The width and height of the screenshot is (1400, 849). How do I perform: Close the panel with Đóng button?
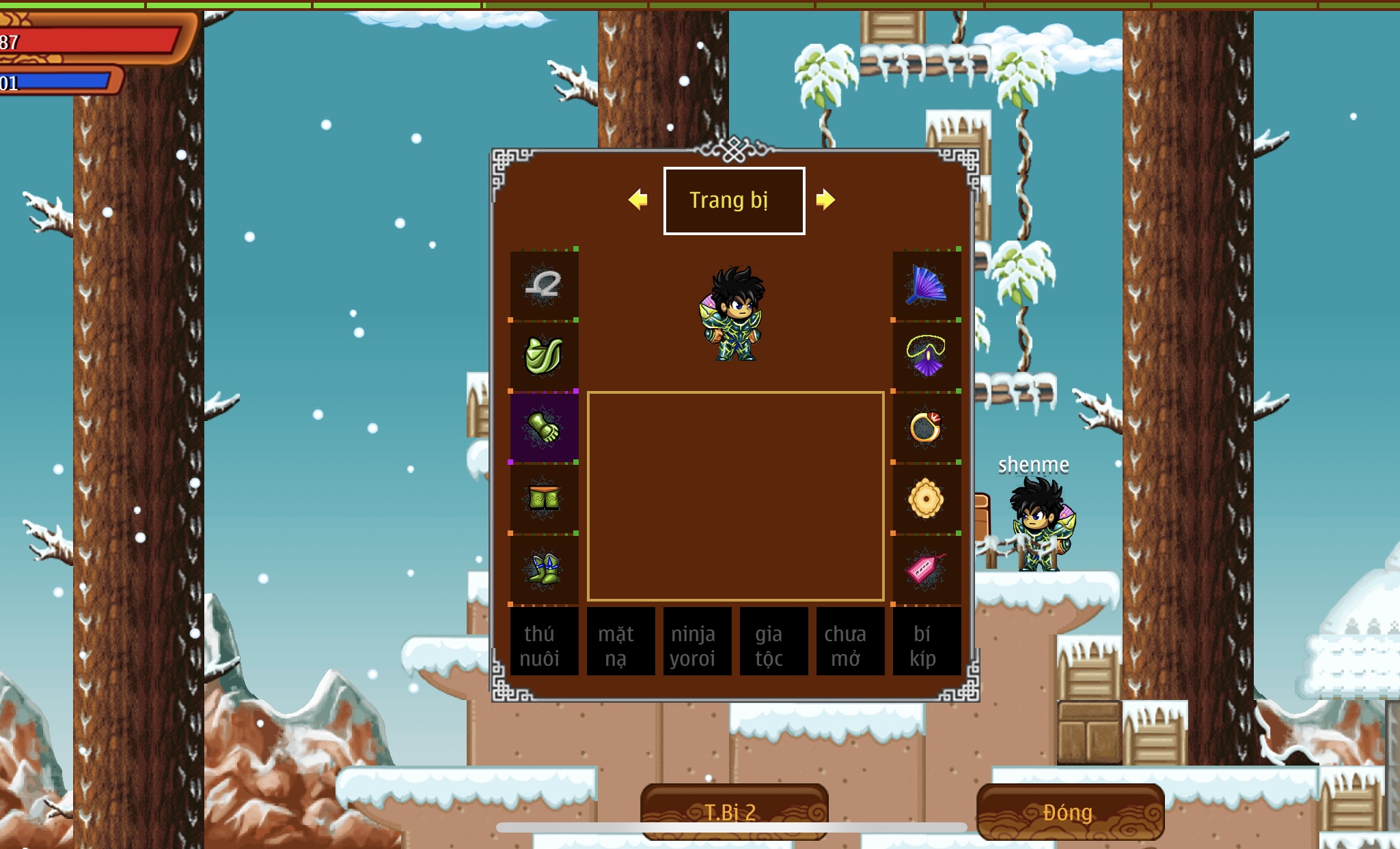(1070, 811)
